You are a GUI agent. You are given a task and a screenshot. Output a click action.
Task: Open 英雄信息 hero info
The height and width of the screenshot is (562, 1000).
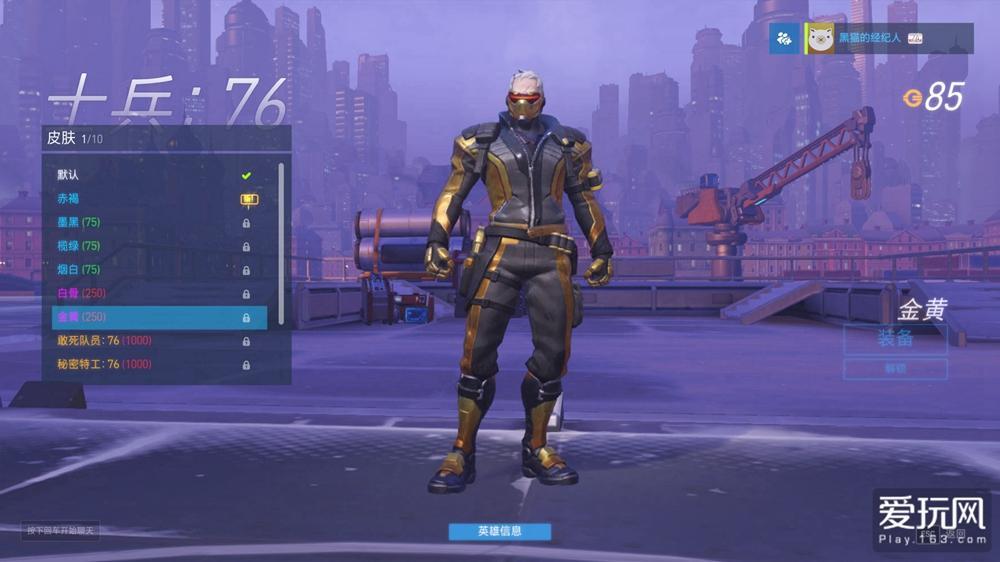click(x=499, y=531)
